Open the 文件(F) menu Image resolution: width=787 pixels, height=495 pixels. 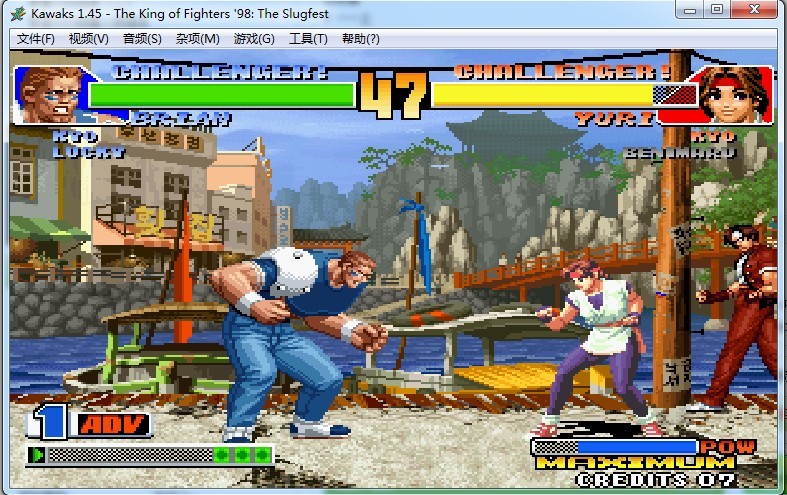[35, 39]
